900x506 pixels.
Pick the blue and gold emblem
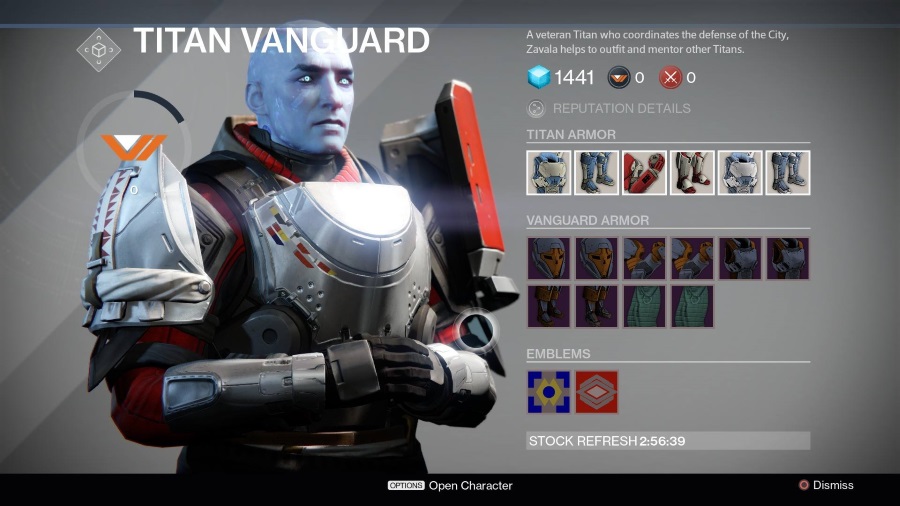point(548,392)
